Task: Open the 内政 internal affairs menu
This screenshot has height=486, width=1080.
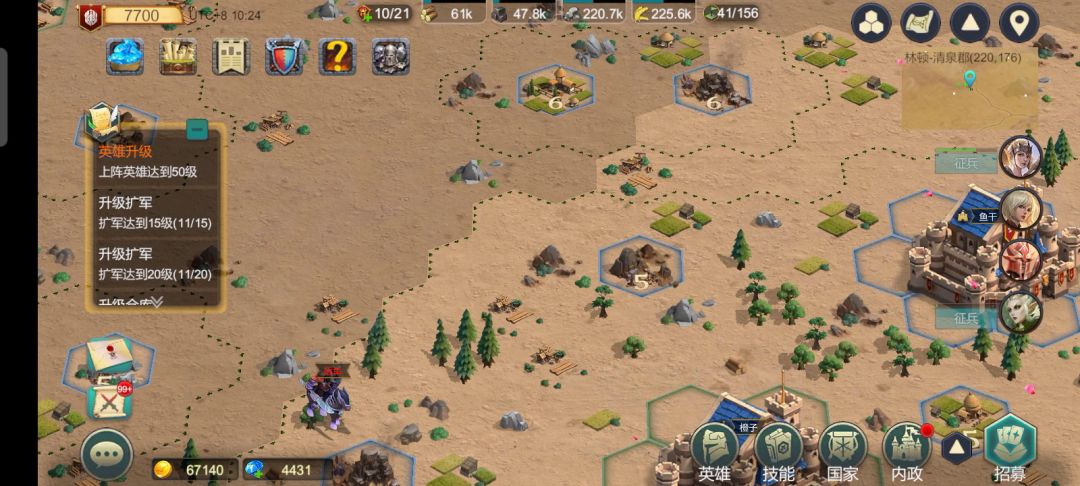Action: [x=906, y=450]
